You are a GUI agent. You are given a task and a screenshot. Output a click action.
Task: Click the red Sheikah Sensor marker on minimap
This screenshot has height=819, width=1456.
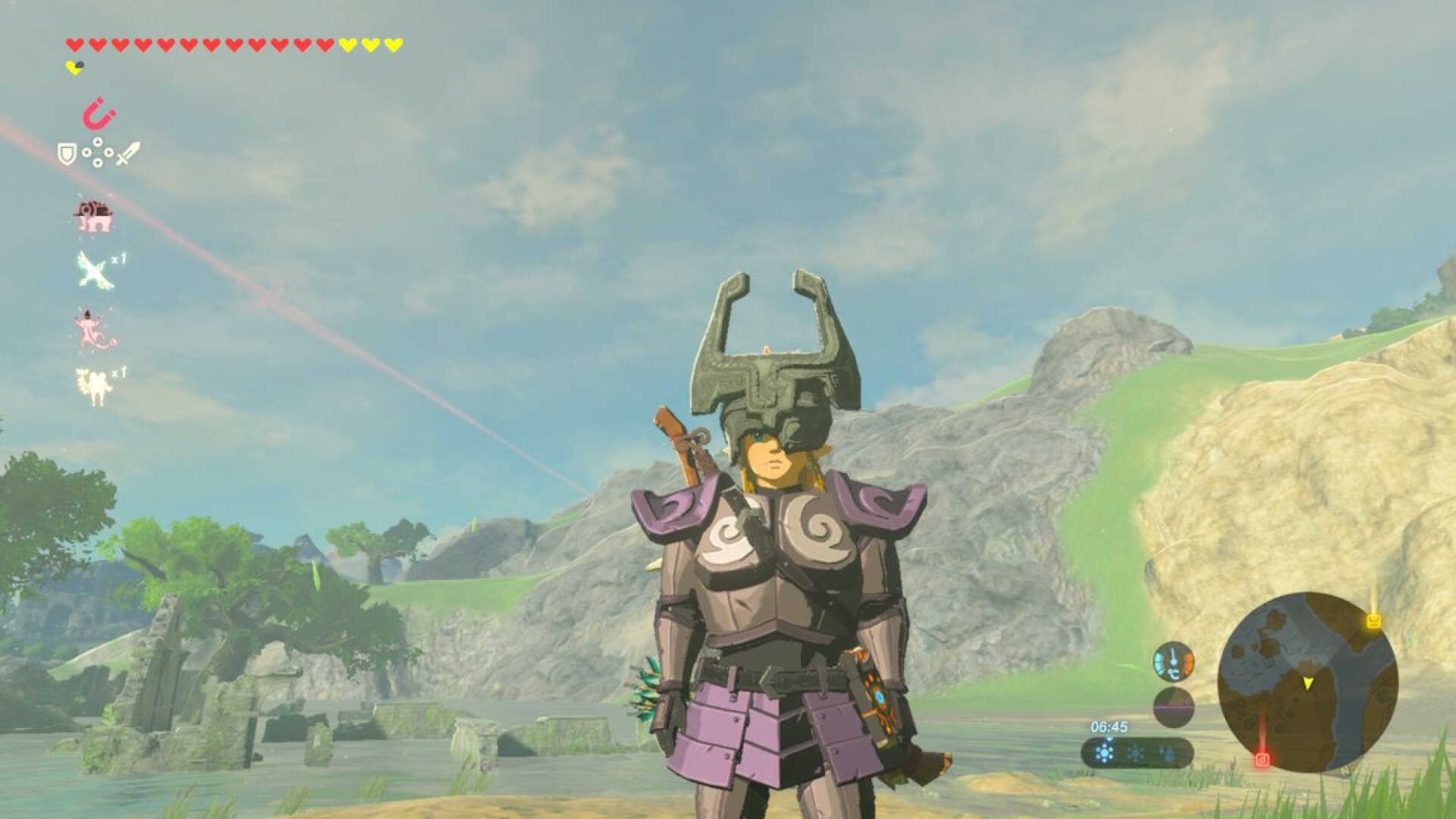[1263, 758]
